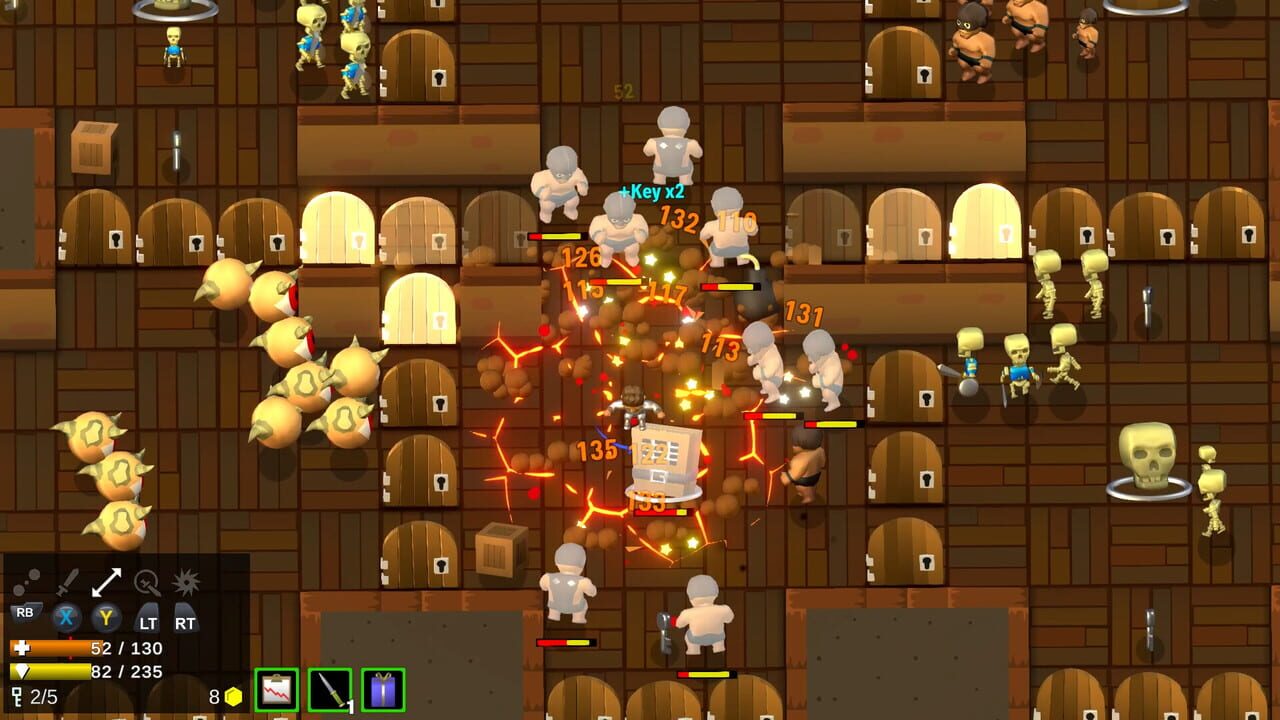The image size is (1280, 720).
Task: Open the purple gift box inventory item
Action: click(382, 689)
